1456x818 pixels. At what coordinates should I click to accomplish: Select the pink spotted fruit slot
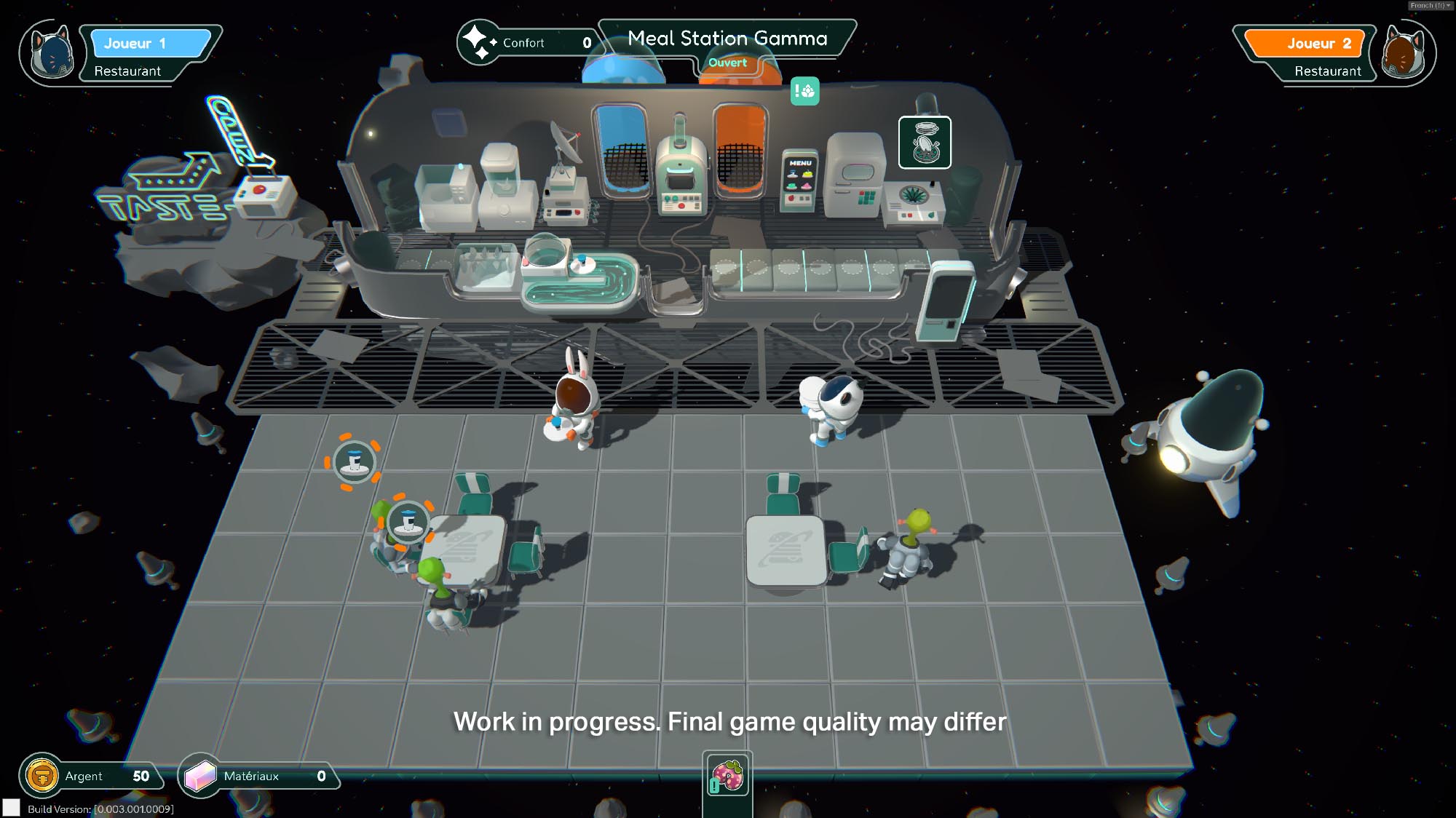[x=727, y=776]
